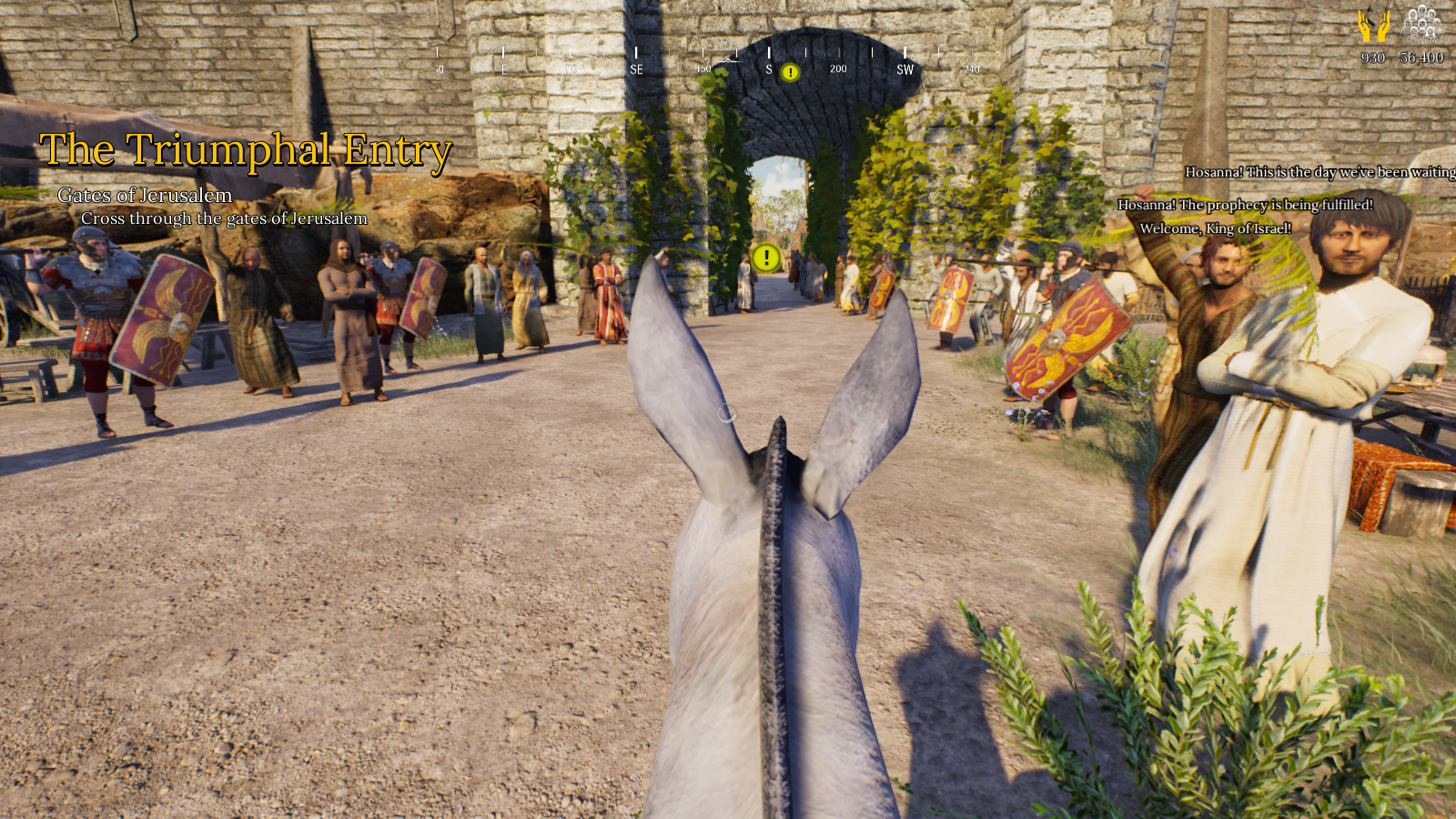
Task: Select the yellow praying hands icon
Action: 1373,26
